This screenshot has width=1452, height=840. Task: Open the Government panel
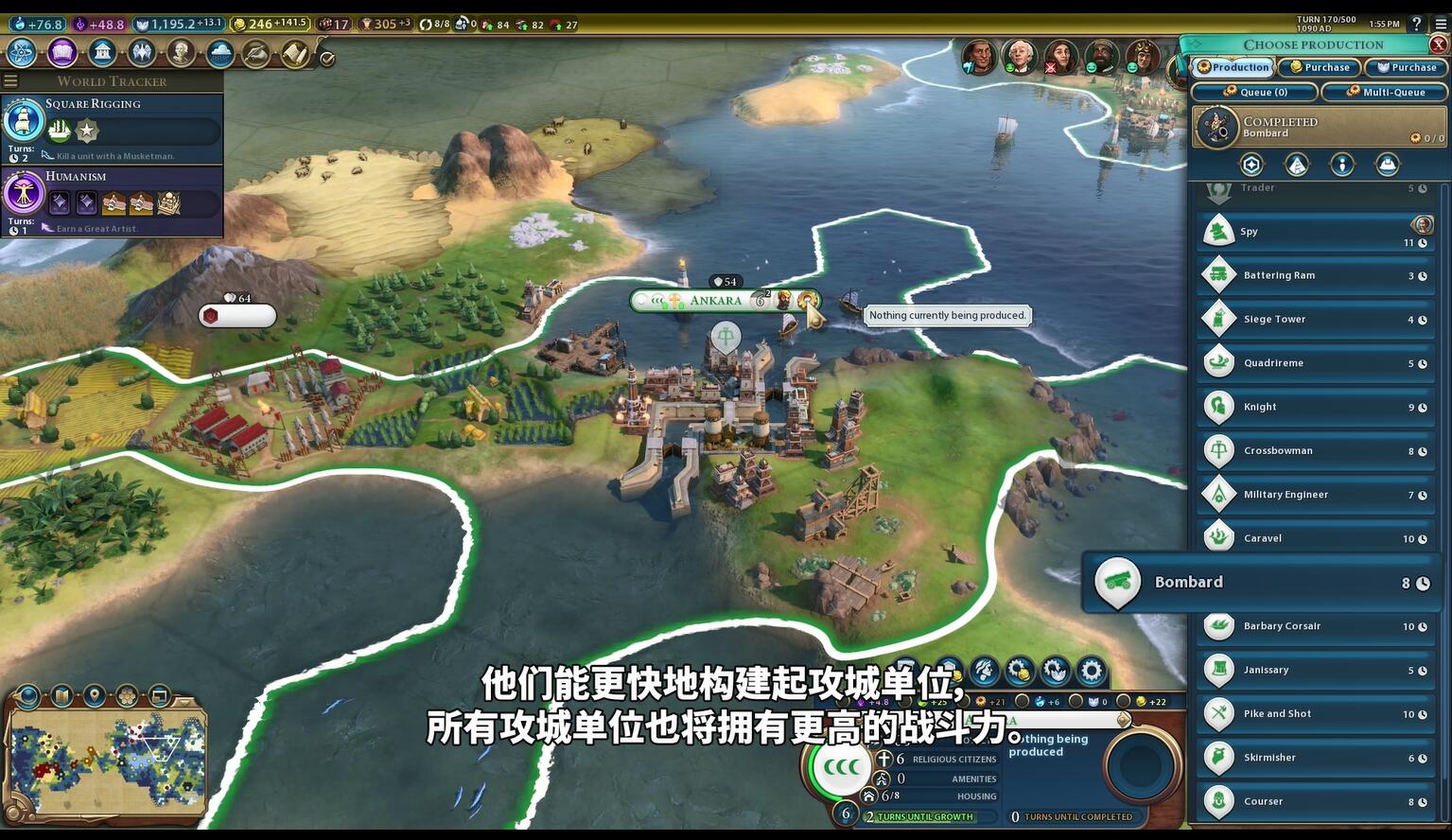pyautogui.click(x=101, y=53)
